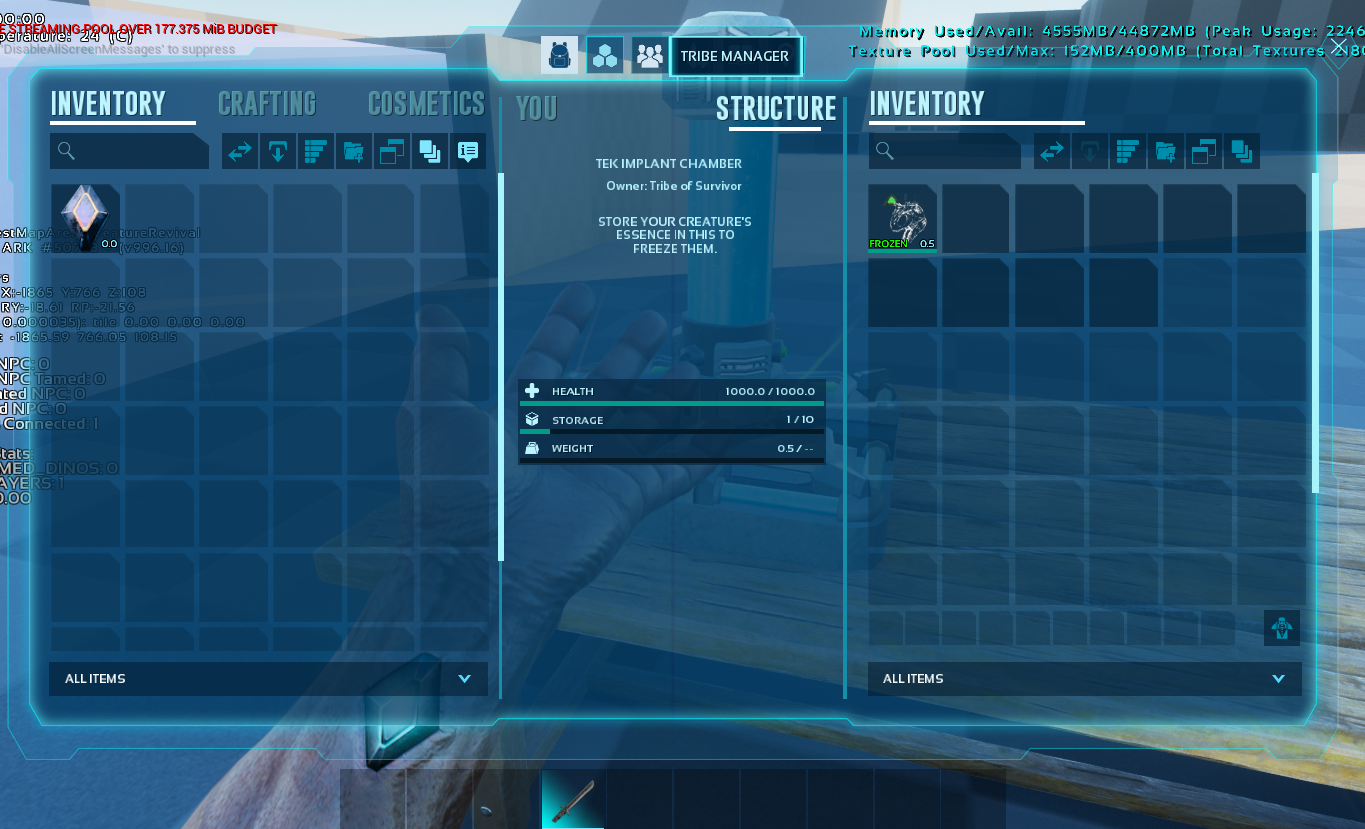Select the Structure tab
1365x829 pixels.
[775, 108]
